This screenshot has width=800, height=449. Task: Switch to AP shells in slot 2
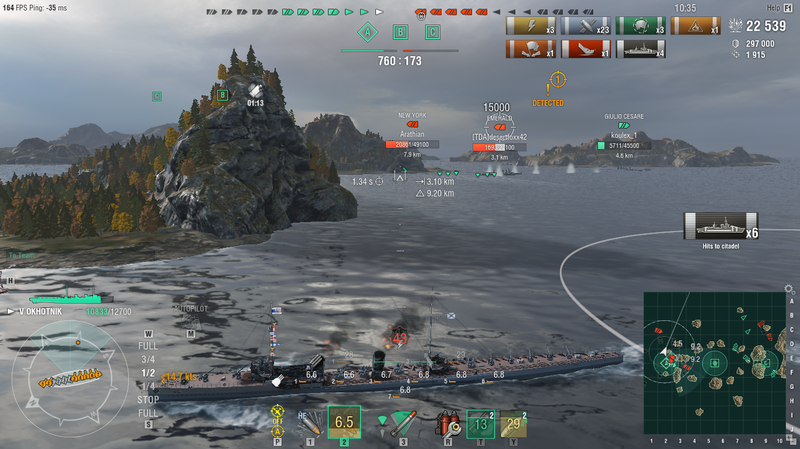coord(344,423)
